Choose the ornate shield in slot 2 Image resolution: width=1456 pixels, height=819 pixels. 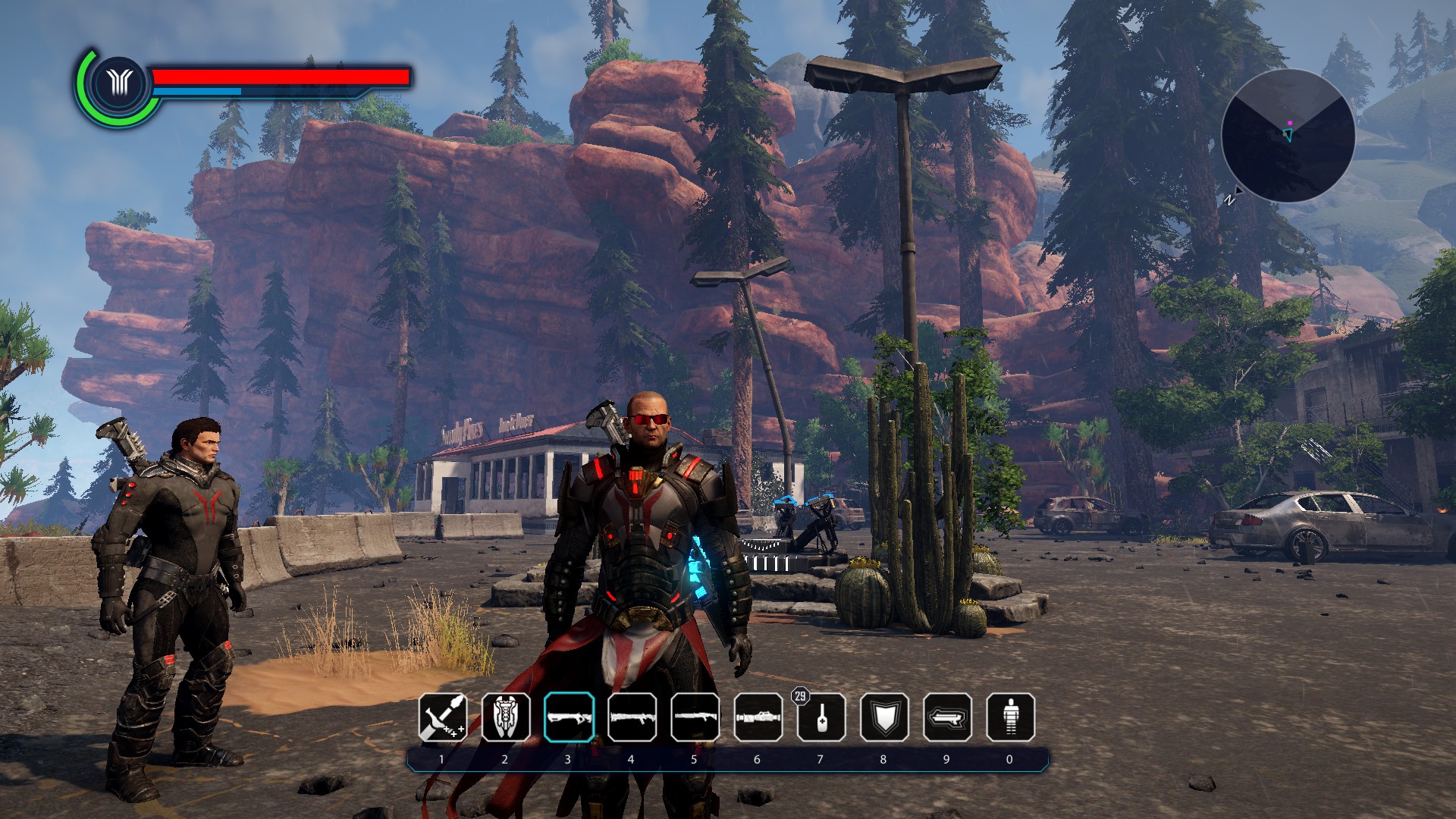coord(506,717)
